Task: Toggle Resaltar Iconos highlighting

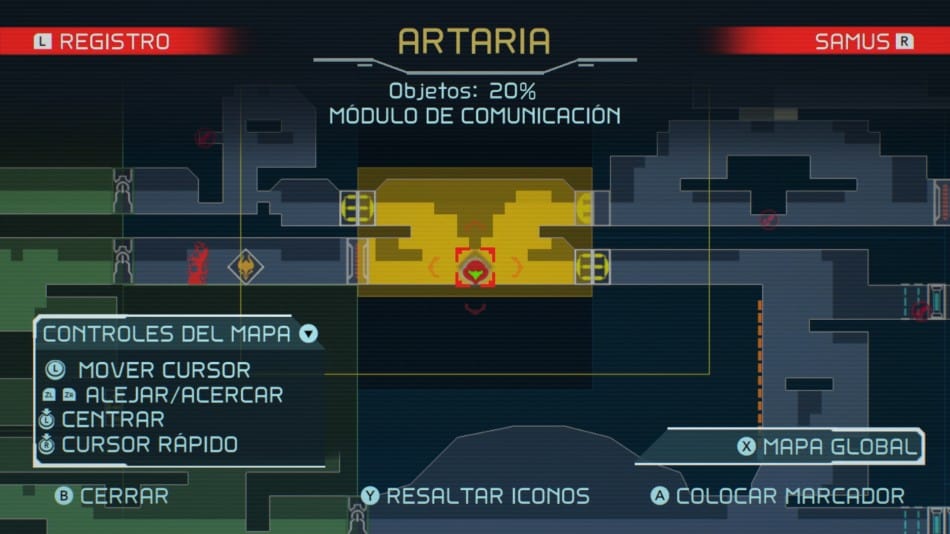Action: pos(476,496)
